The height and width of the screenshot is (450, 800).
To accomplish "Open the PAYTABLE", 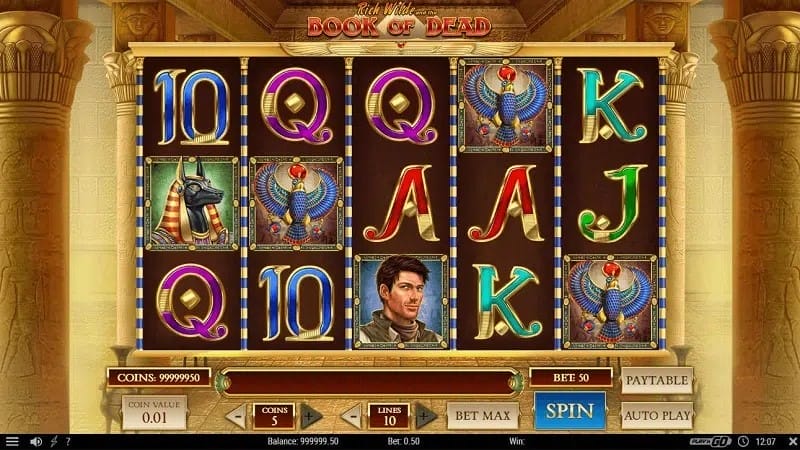I will [x=657, y=381].
